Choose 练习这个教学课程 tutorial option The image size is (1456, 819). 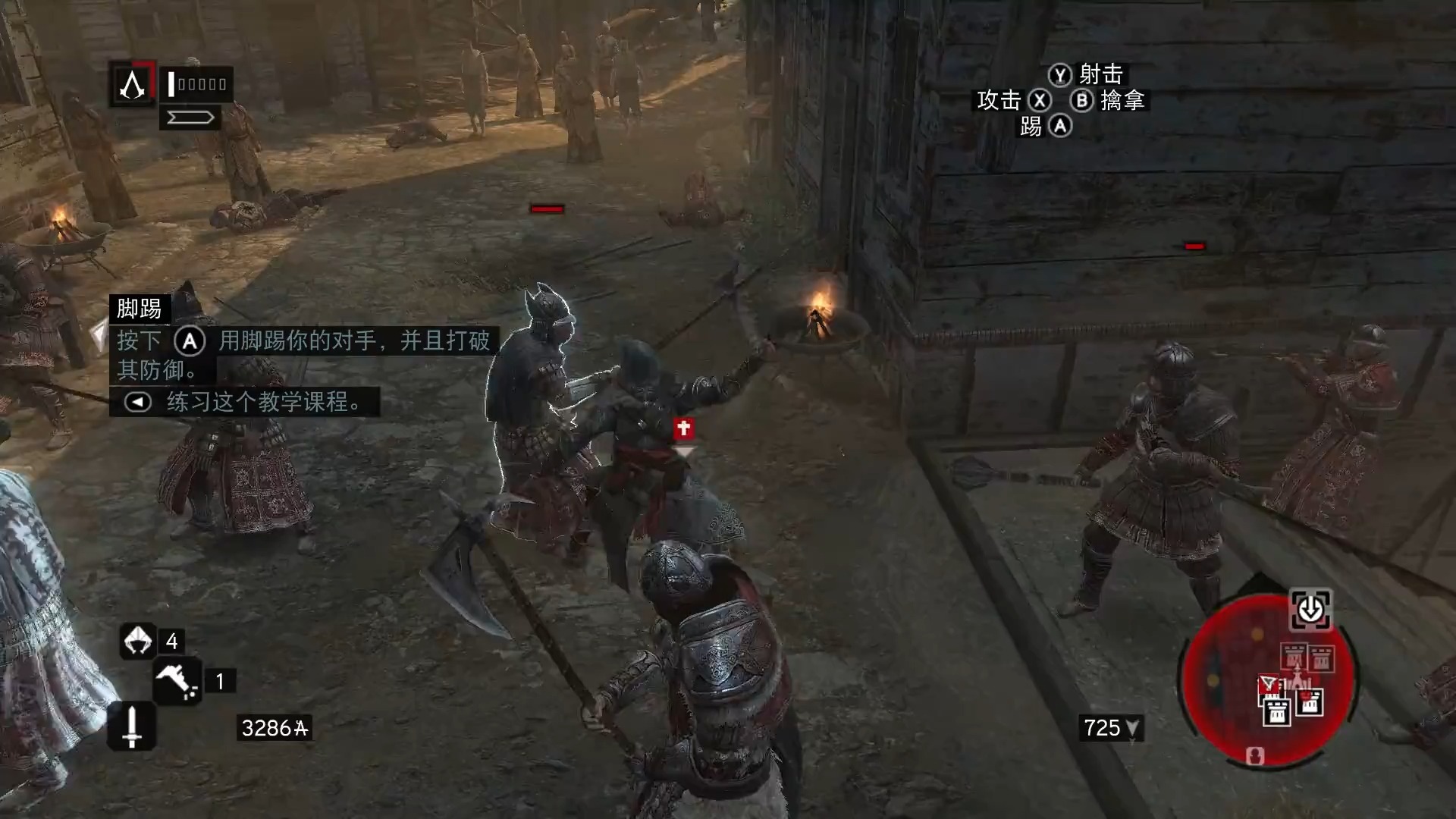click(244, 401)
